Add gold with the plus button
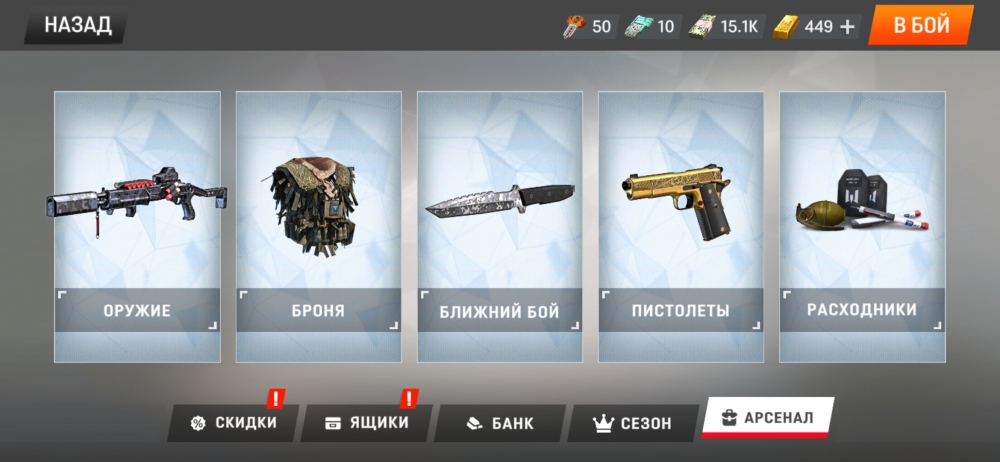 click(x=848, y=27)
